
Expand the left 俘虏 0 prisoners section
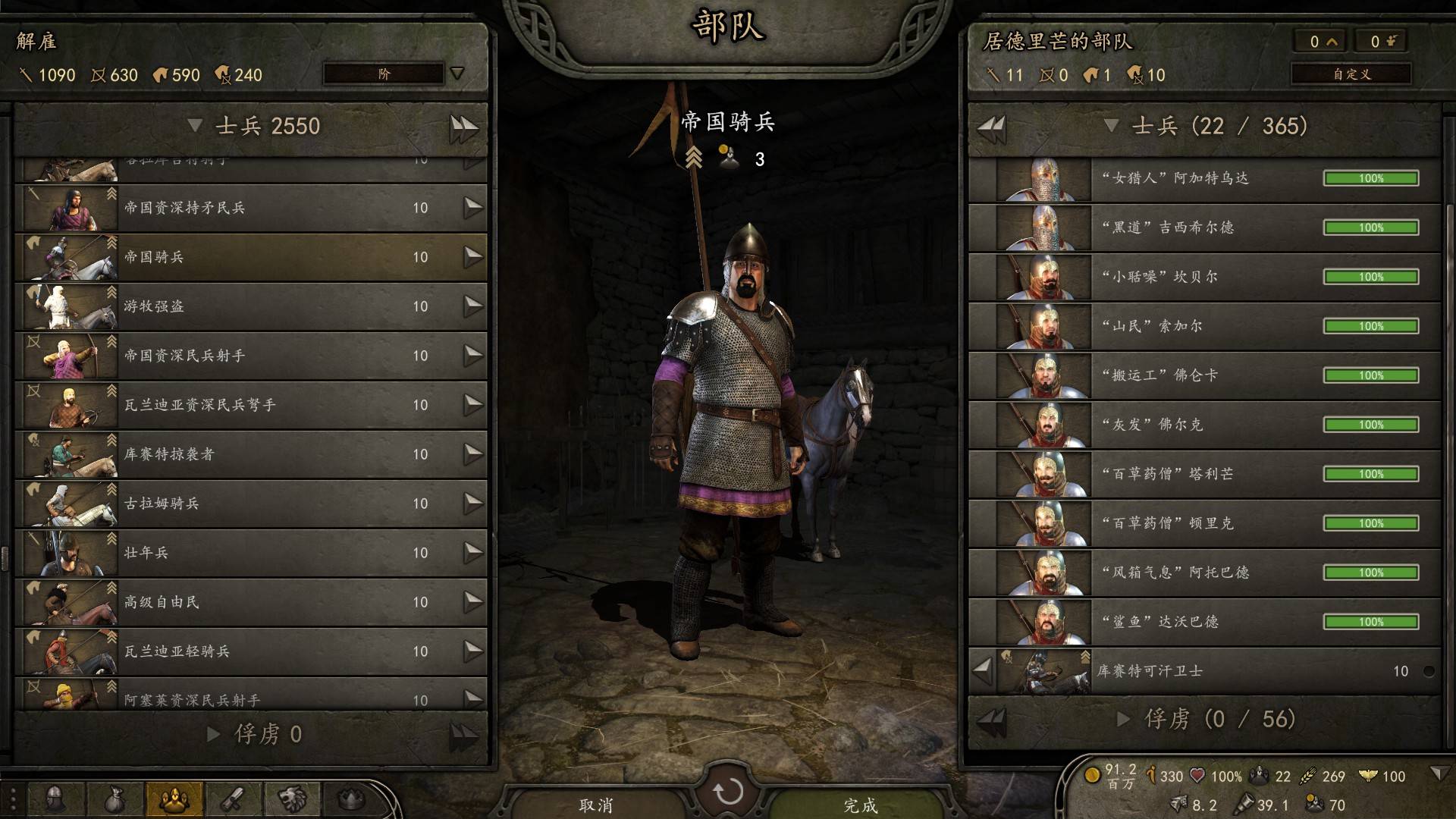click(214, 734)
